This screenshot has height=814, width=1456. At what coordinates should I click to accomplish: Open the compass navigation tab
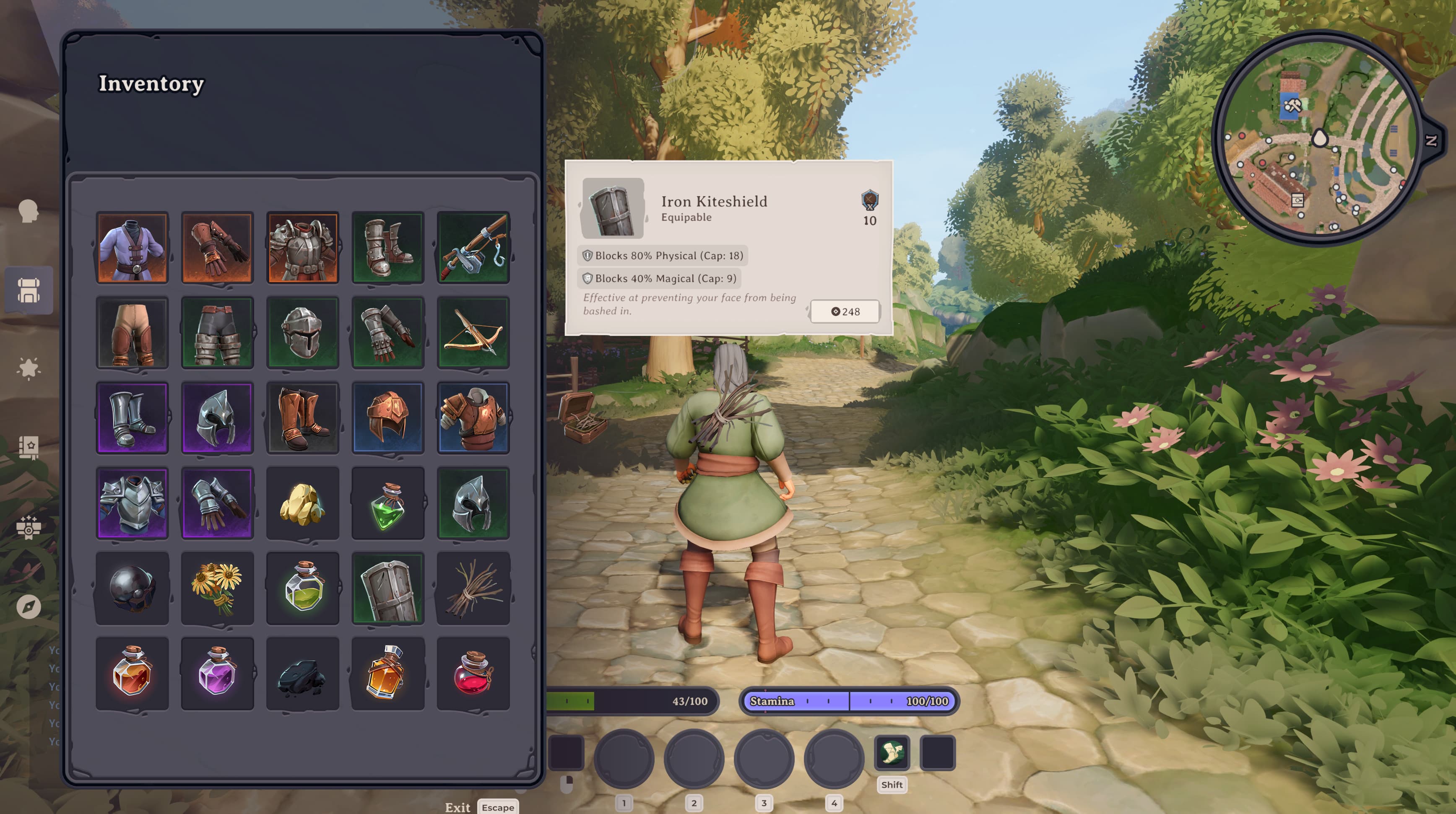pos(28,607)
